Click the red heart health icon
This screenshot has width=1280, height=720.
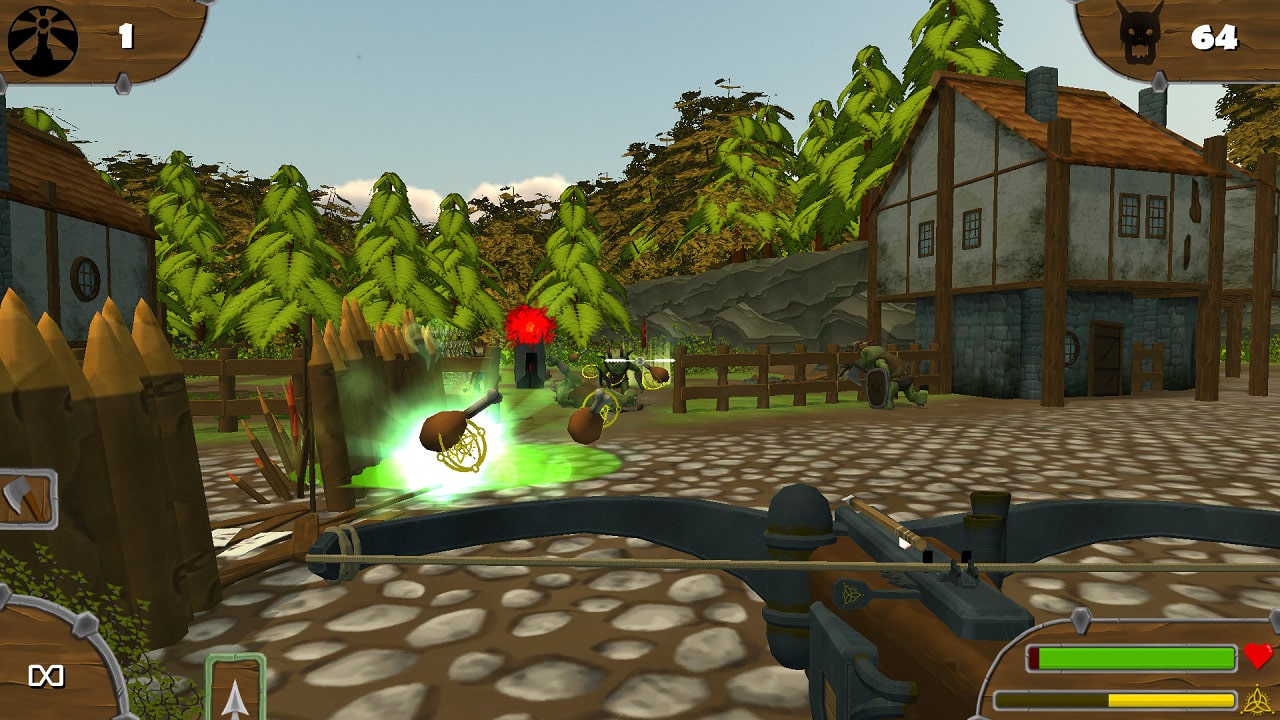click(x=1258, y=658)
